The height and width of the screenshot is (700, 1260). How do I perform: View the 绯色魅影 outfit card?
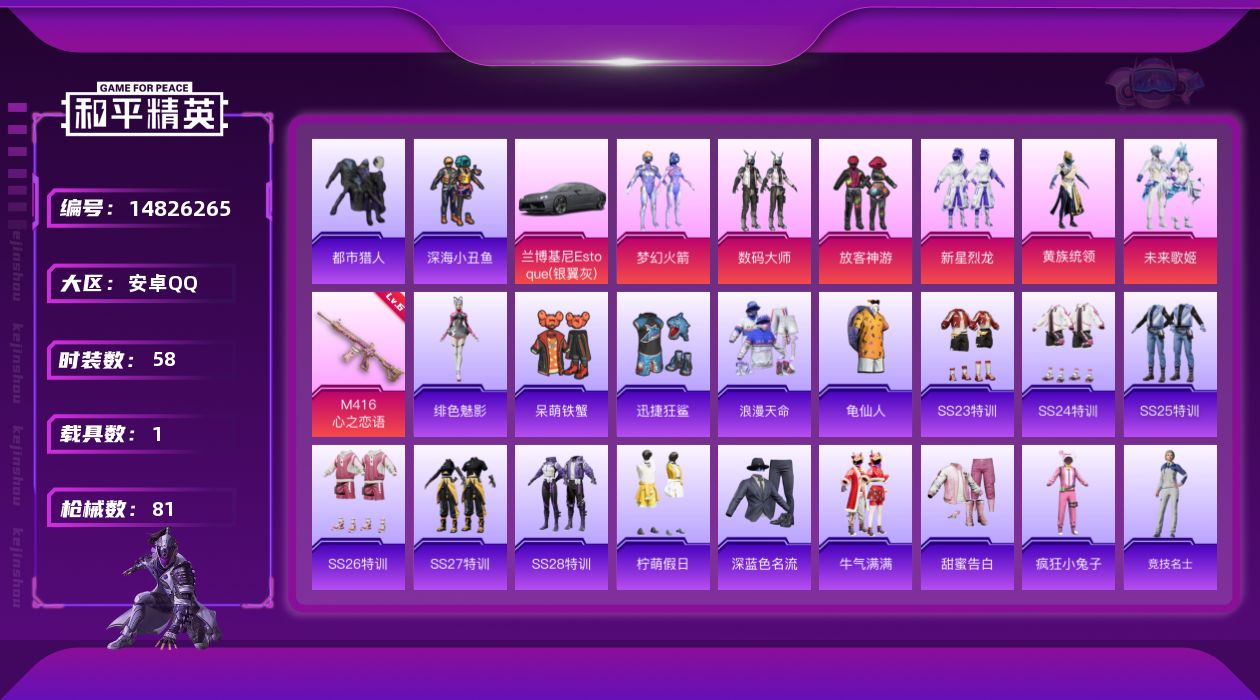point(460,364)
